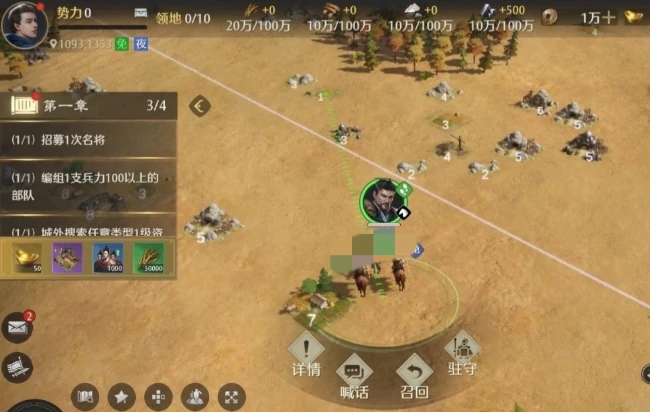Open the bronze coin currency icon
Screen dimensions: 650x412
[549, 17]
